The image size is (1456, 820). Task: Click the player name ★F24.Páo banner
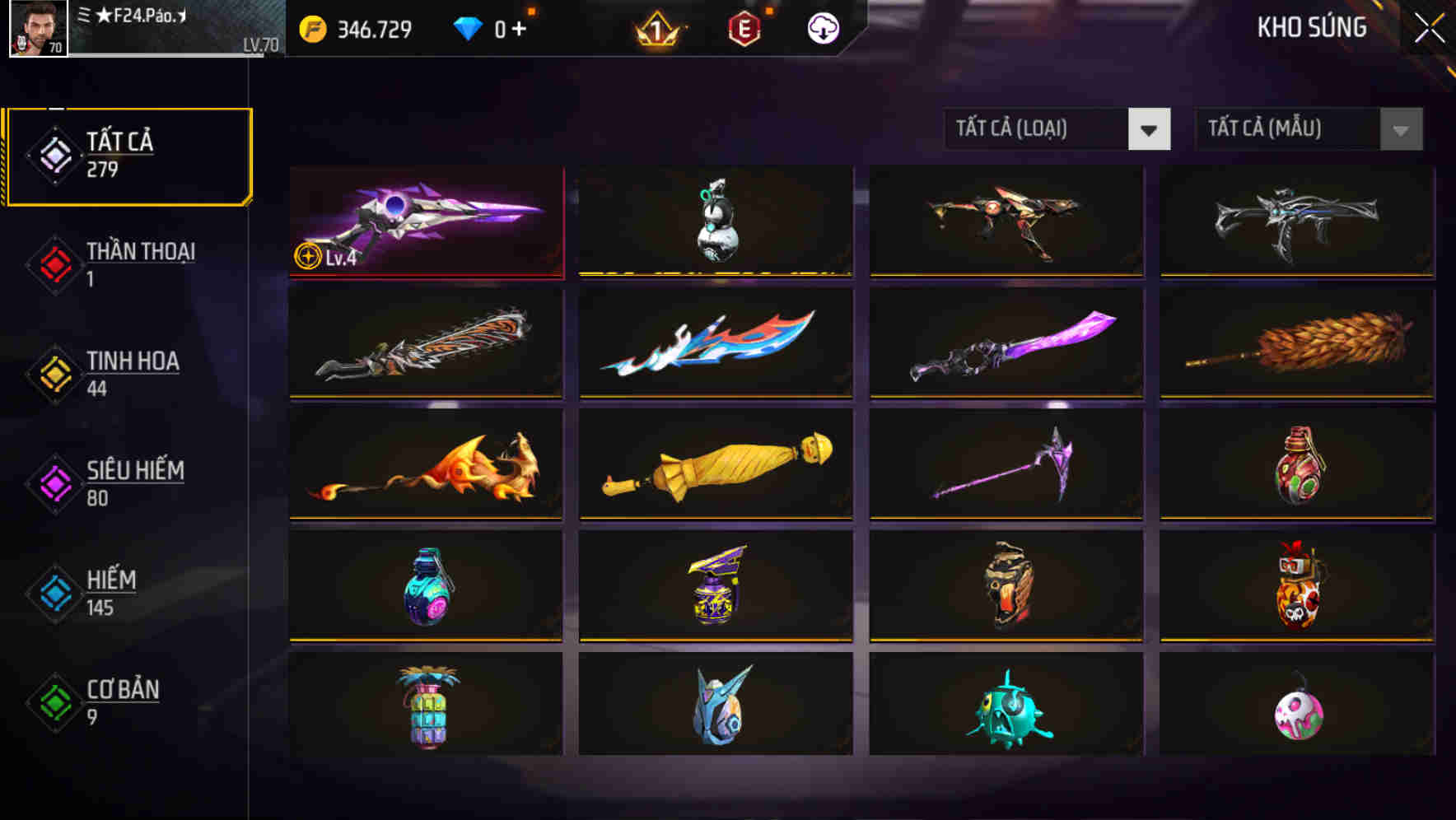[144, 25]
